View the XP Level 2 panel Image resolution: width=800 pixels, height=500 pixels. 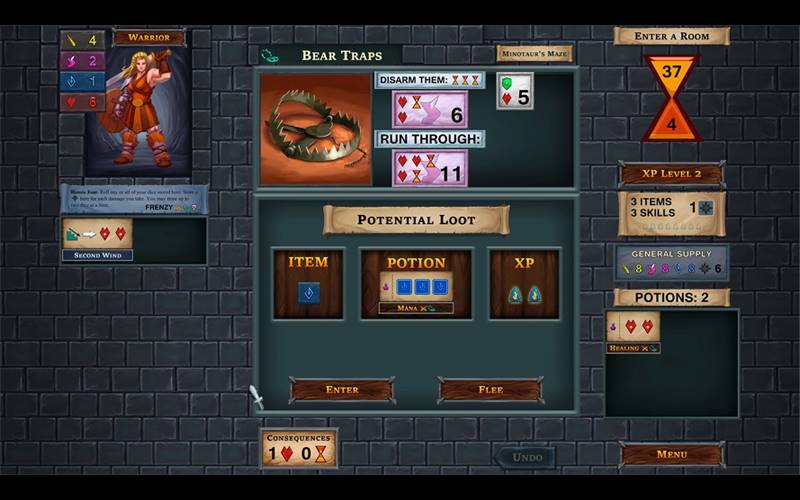[x=671, y=174]
